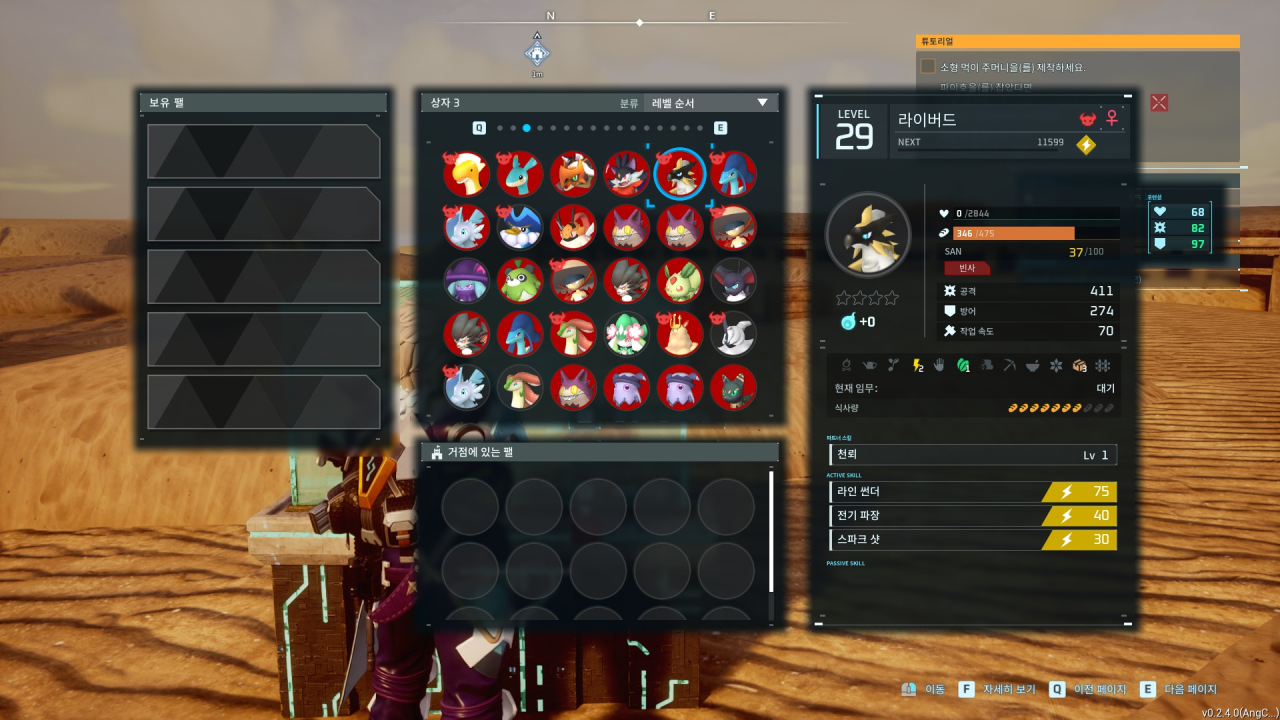The height and width of the screenshot is (720, 1280).
Task: Choose the white flower-petal pal
Action: coord(627,334)
